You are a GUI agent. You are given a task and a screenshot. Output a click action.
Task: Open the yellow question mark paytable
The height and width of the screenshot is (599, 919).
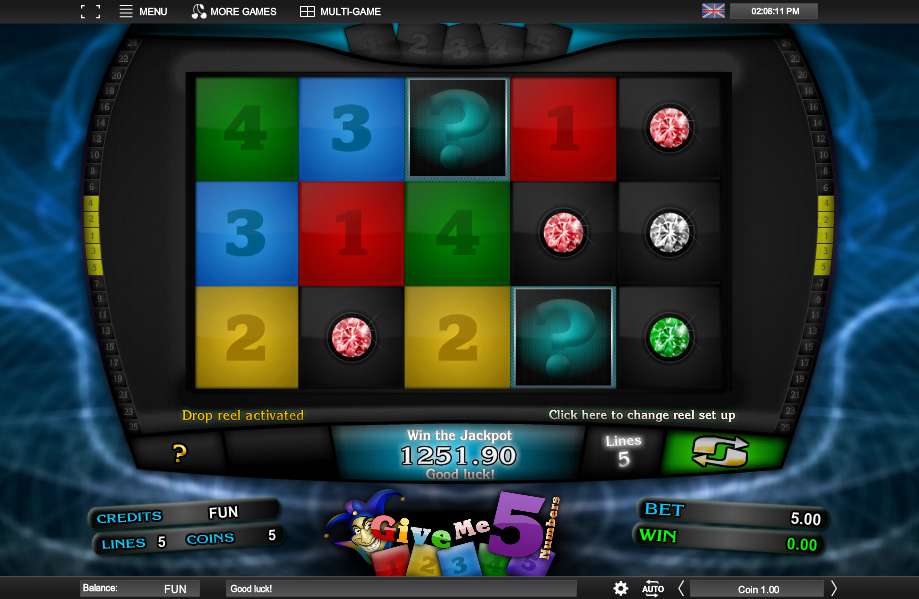tap(180, 454)
